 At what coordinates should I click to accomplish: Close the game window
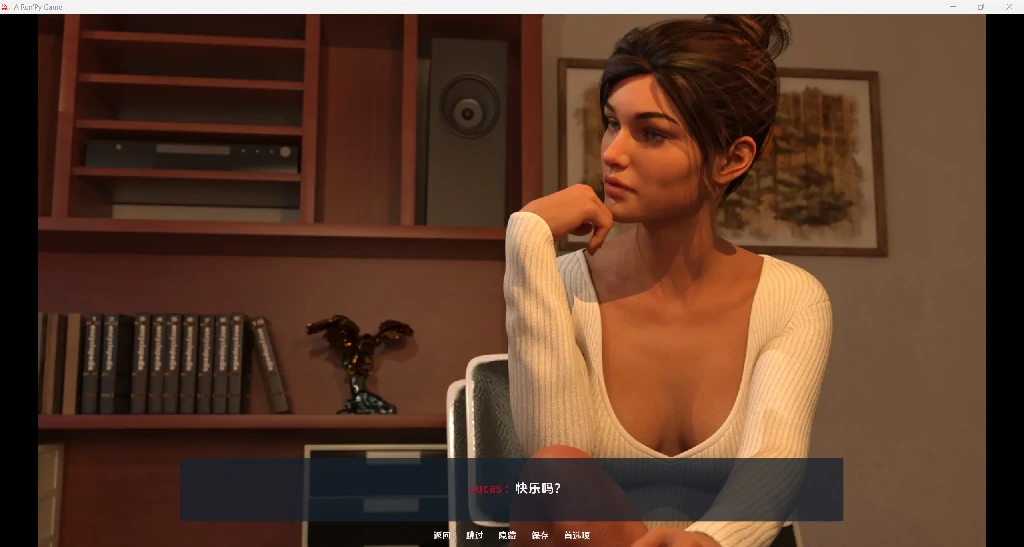click(1010, 7)
